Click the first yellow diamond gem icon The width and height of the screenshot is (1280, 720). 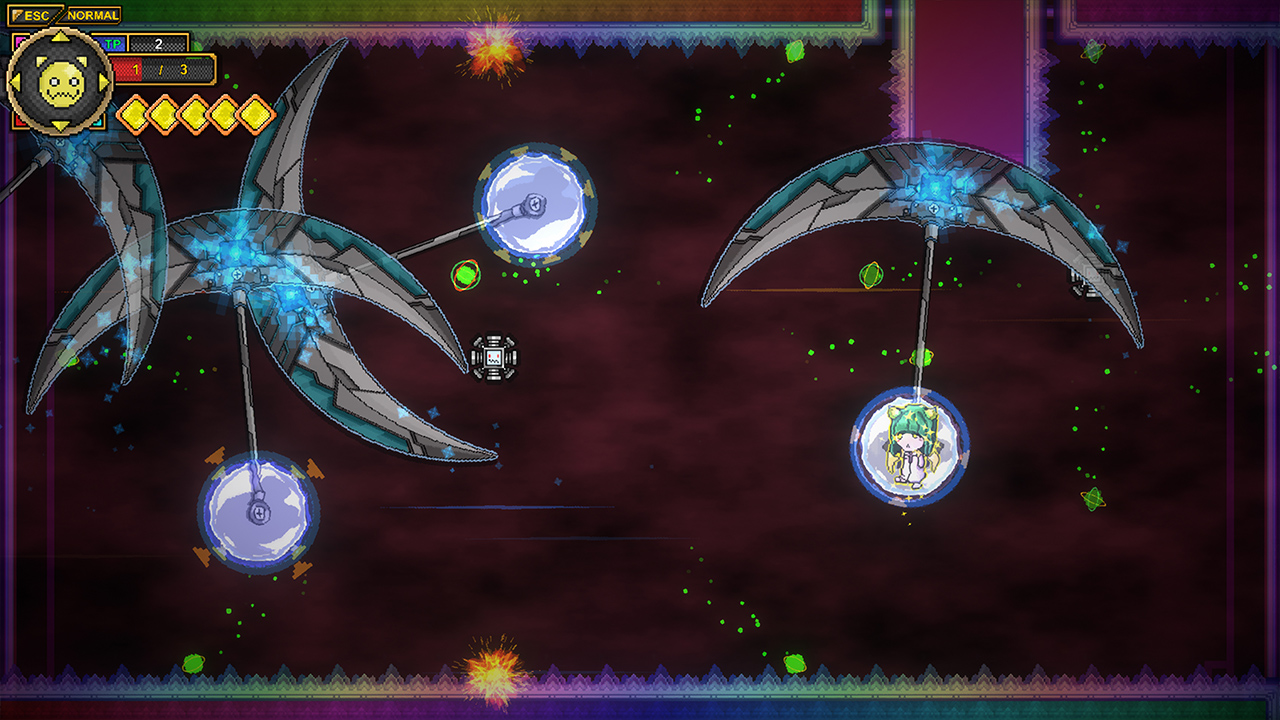point(134,112)
